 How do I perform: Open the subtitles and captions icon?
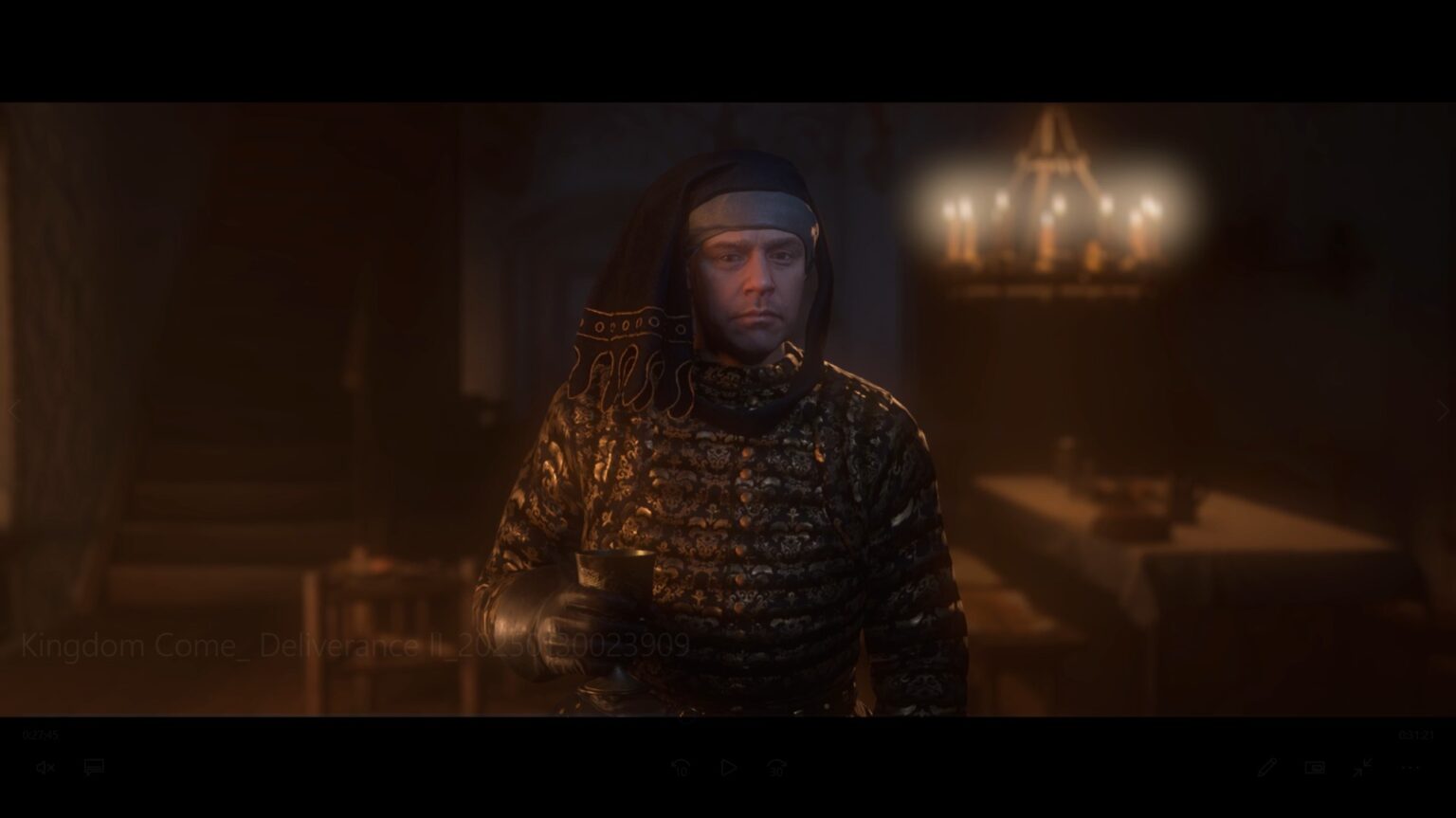93,768
